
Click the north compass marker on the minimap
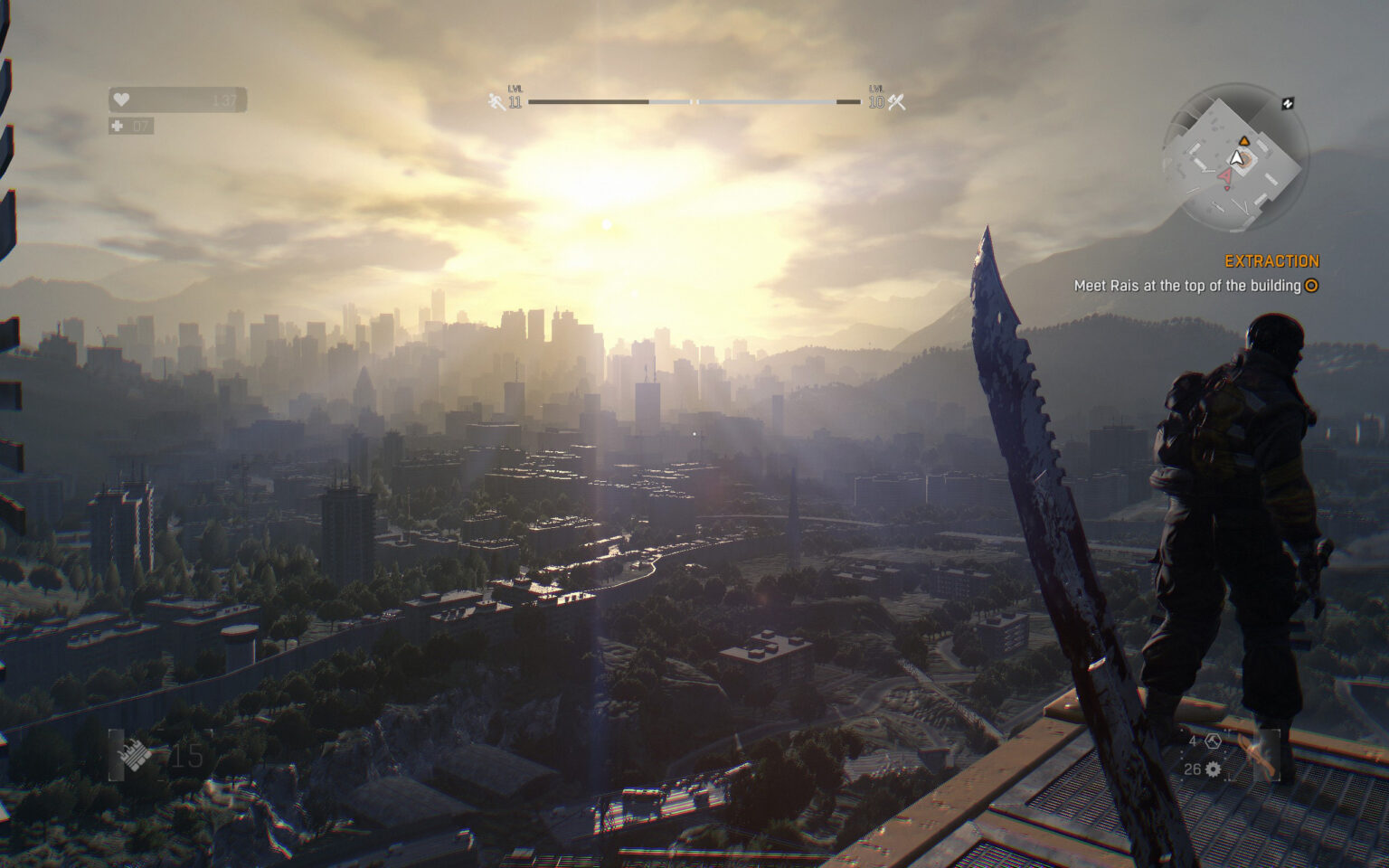(1289, 104)
